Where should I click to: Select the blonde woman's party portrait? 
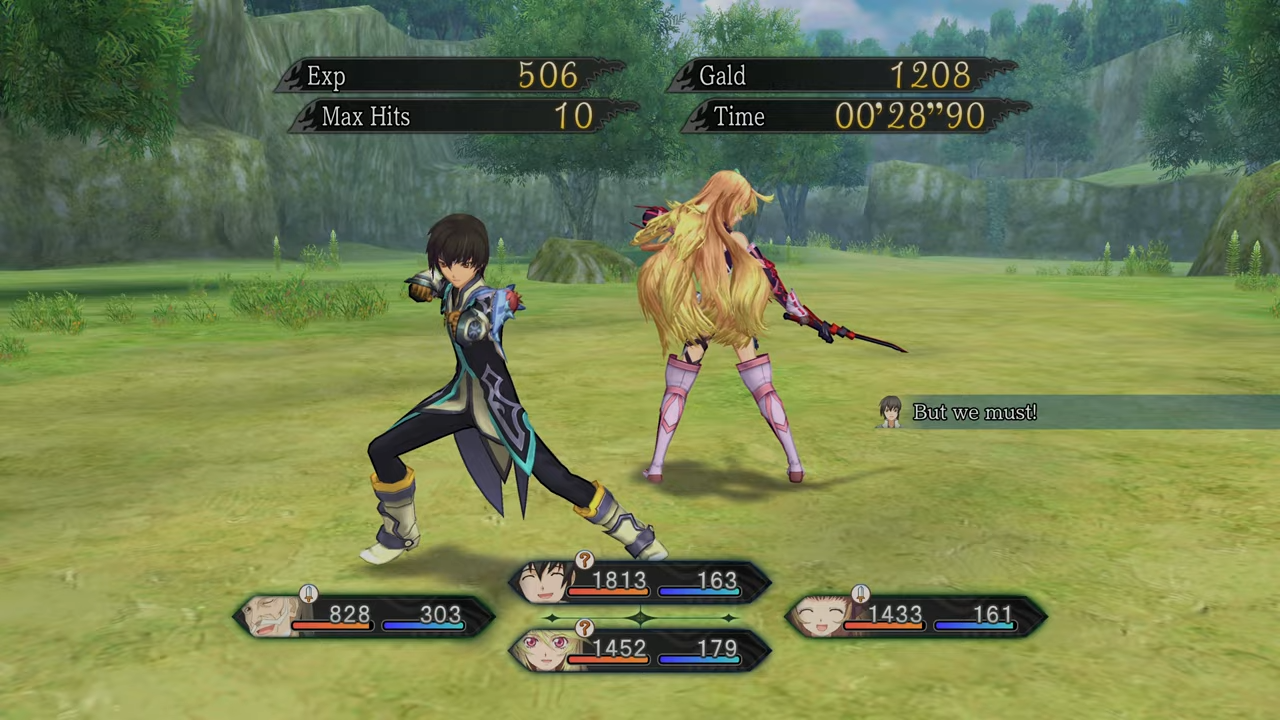(x=546, y=651)
